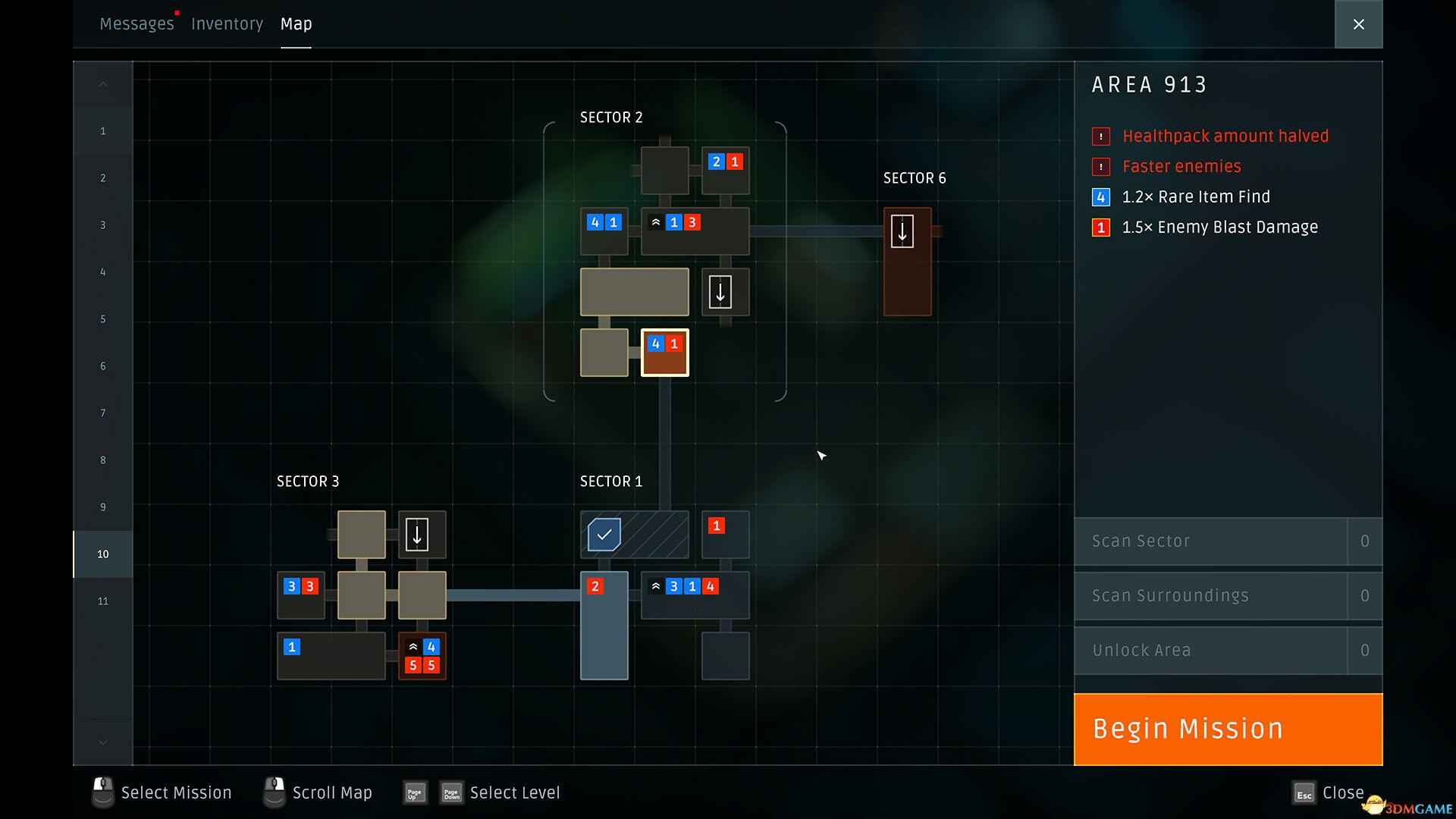Collapse the level list with the down chevron
The height and width of the screenshot is (819, 1456).
[x=102, y=742]
